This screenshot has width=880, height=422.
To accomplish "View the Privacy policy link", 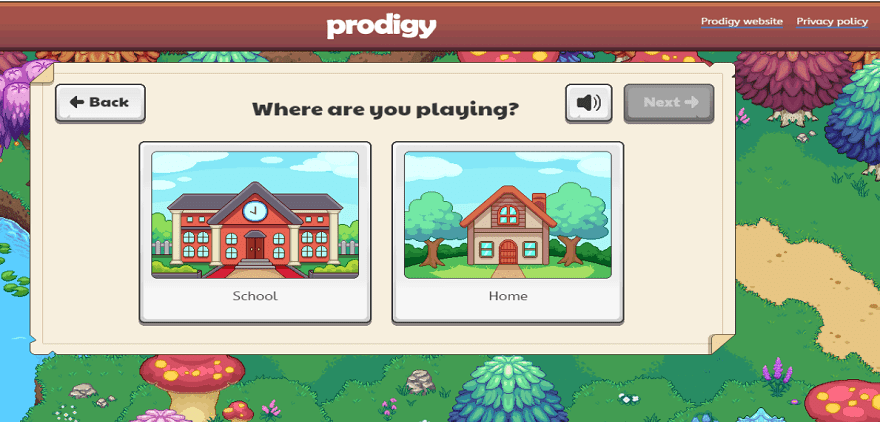I will (832, 21).
